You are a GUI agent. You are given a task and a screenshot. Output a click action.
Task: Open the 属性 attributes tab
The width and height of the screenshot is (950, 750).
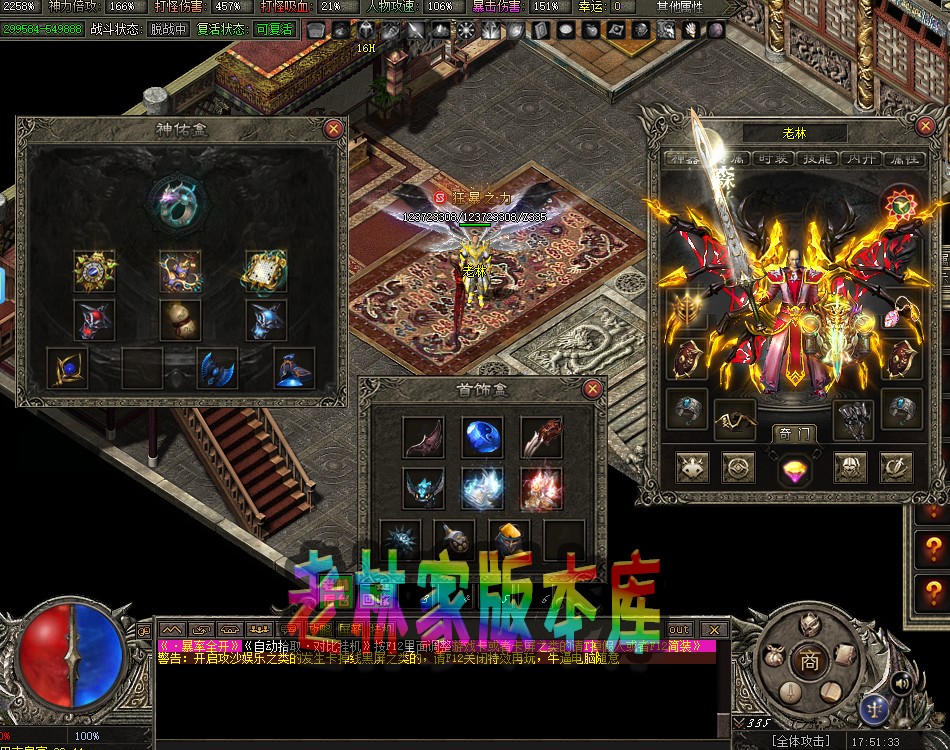point(902,159)
